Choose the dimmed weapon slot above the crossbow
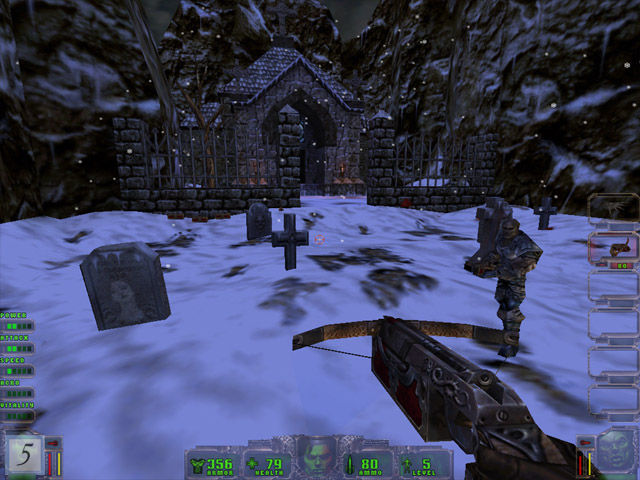640x480 pixels. [612, 209]
